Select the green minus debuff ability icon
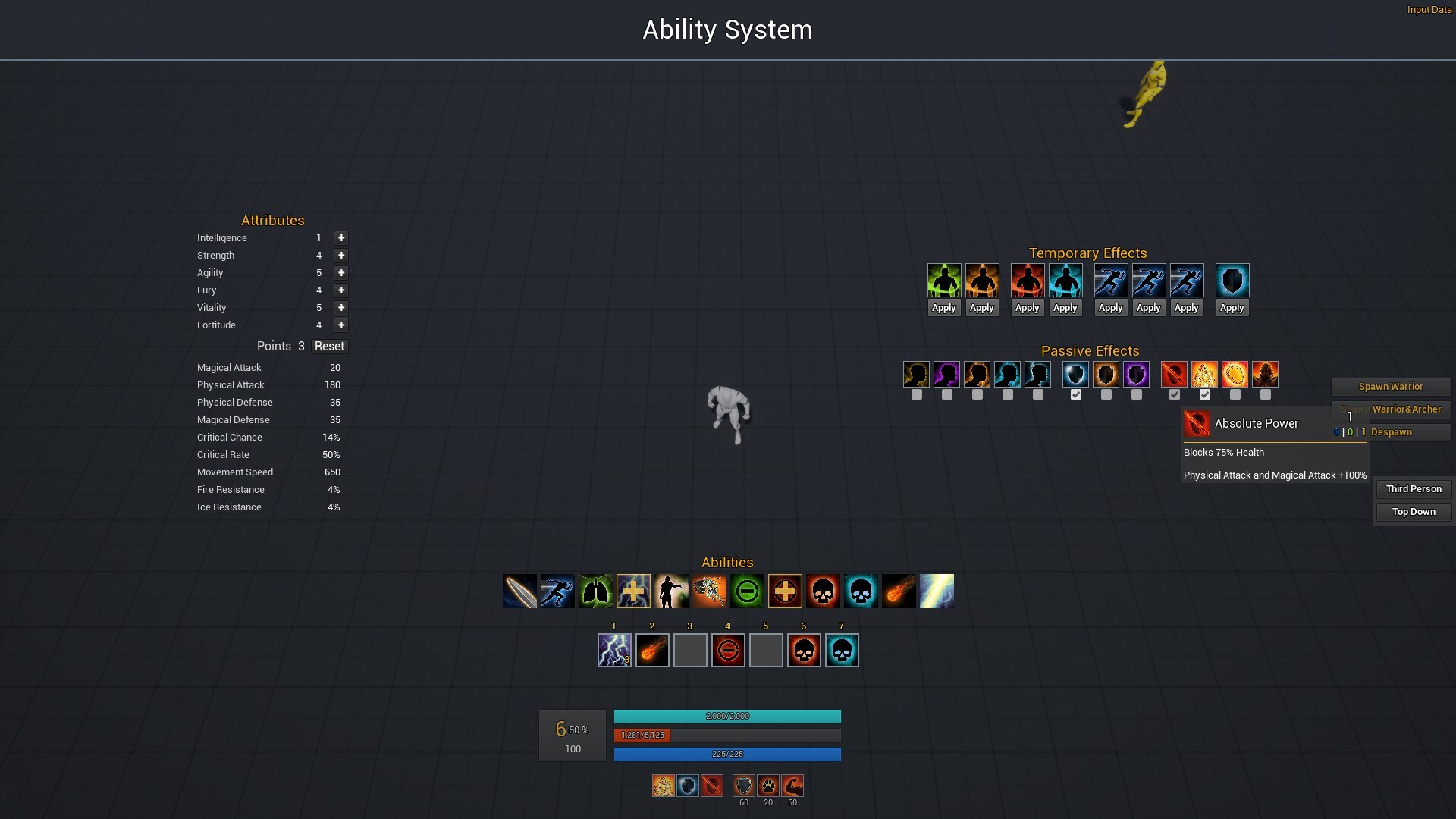This screenshot has height=819, width=1456. click(x=747, y=591)
